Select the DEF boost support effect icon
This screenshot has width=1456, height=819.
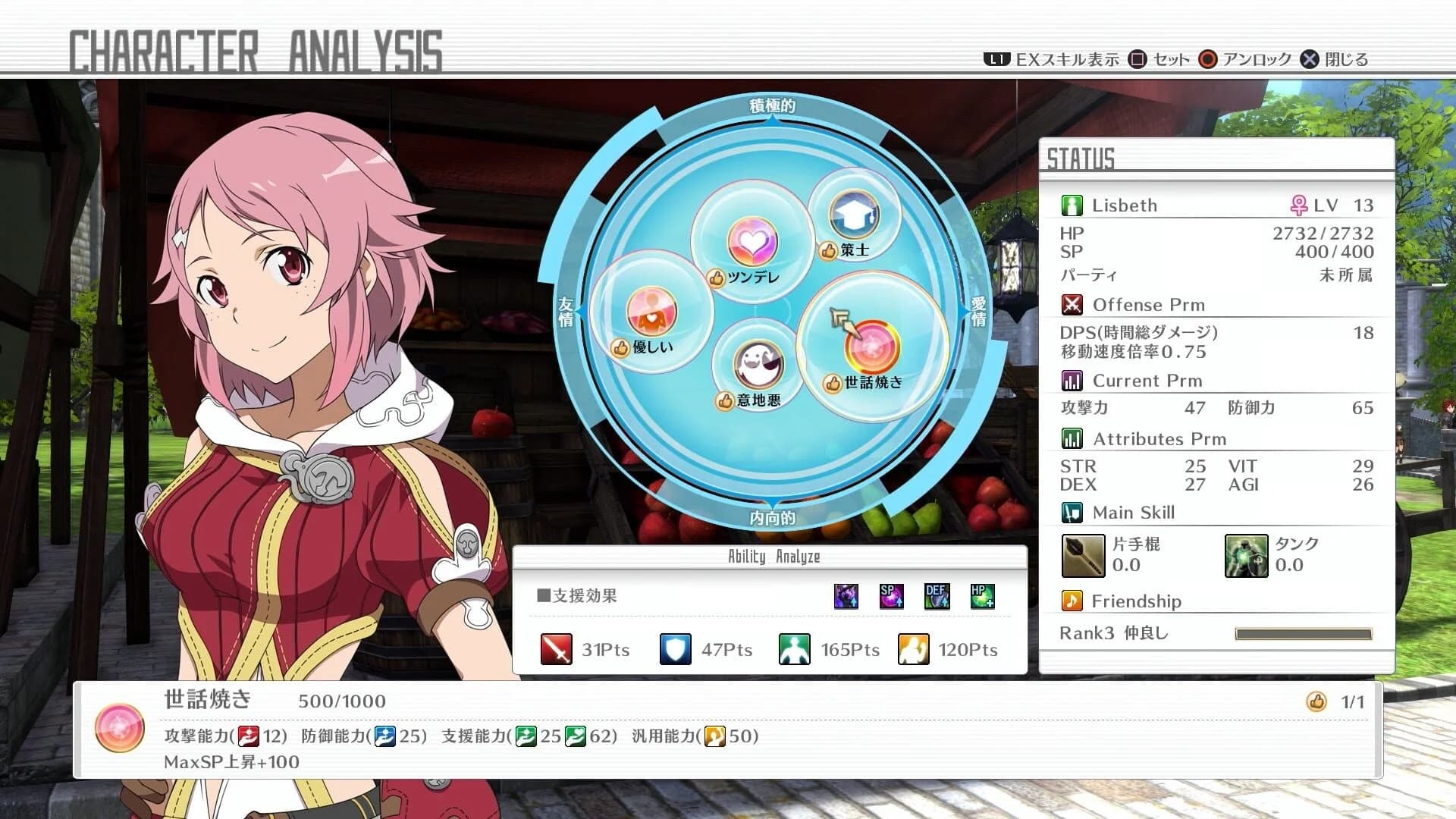(x=937, y=596)
